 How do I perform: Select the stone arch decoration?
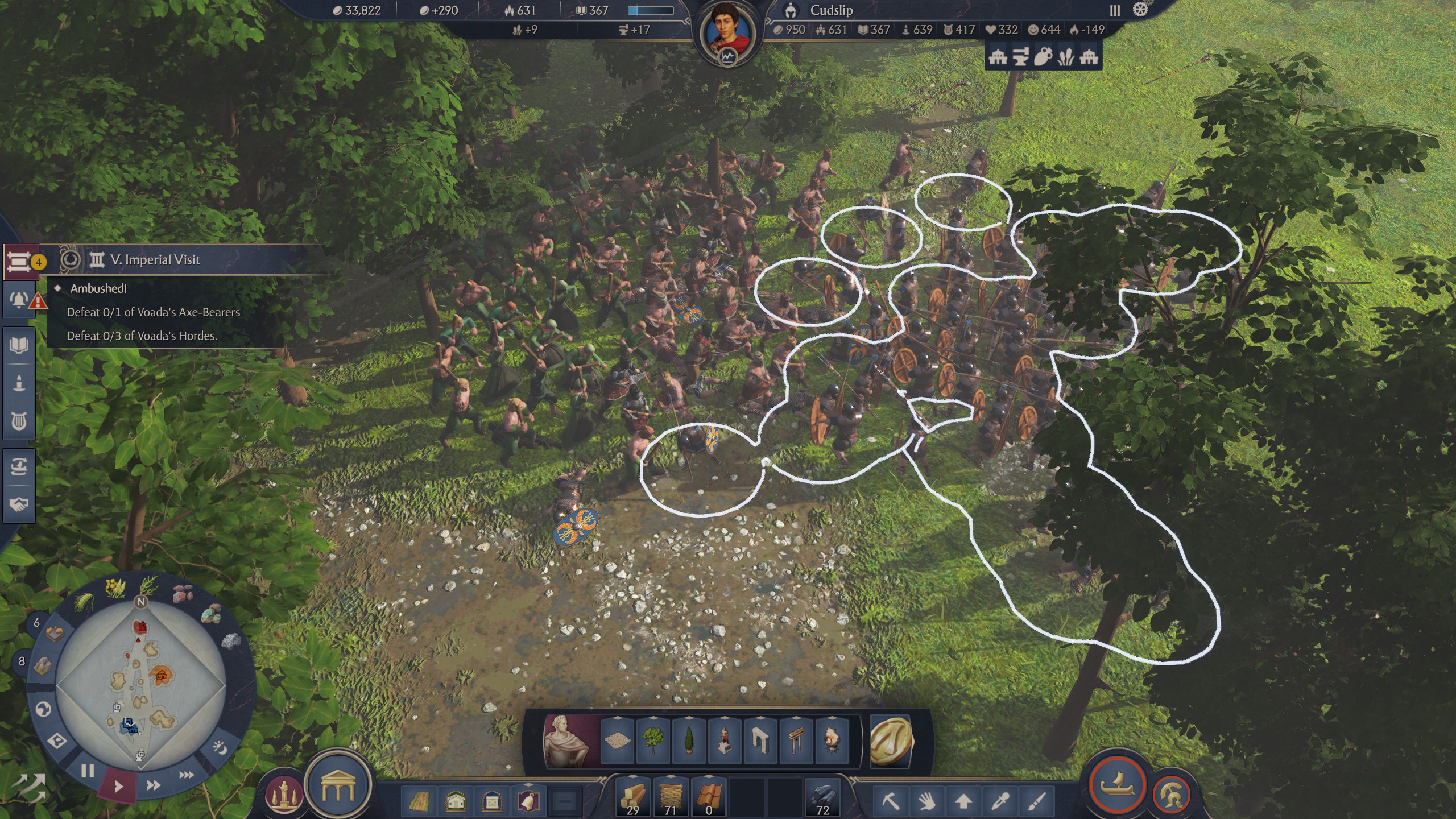760,740
